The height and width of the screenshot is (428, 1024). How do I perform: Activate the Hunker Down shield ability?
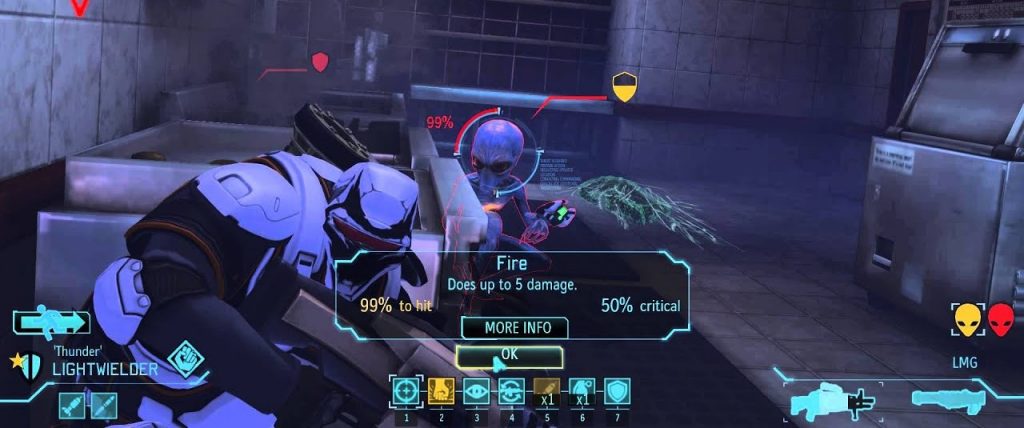click(x=616, y=392)
